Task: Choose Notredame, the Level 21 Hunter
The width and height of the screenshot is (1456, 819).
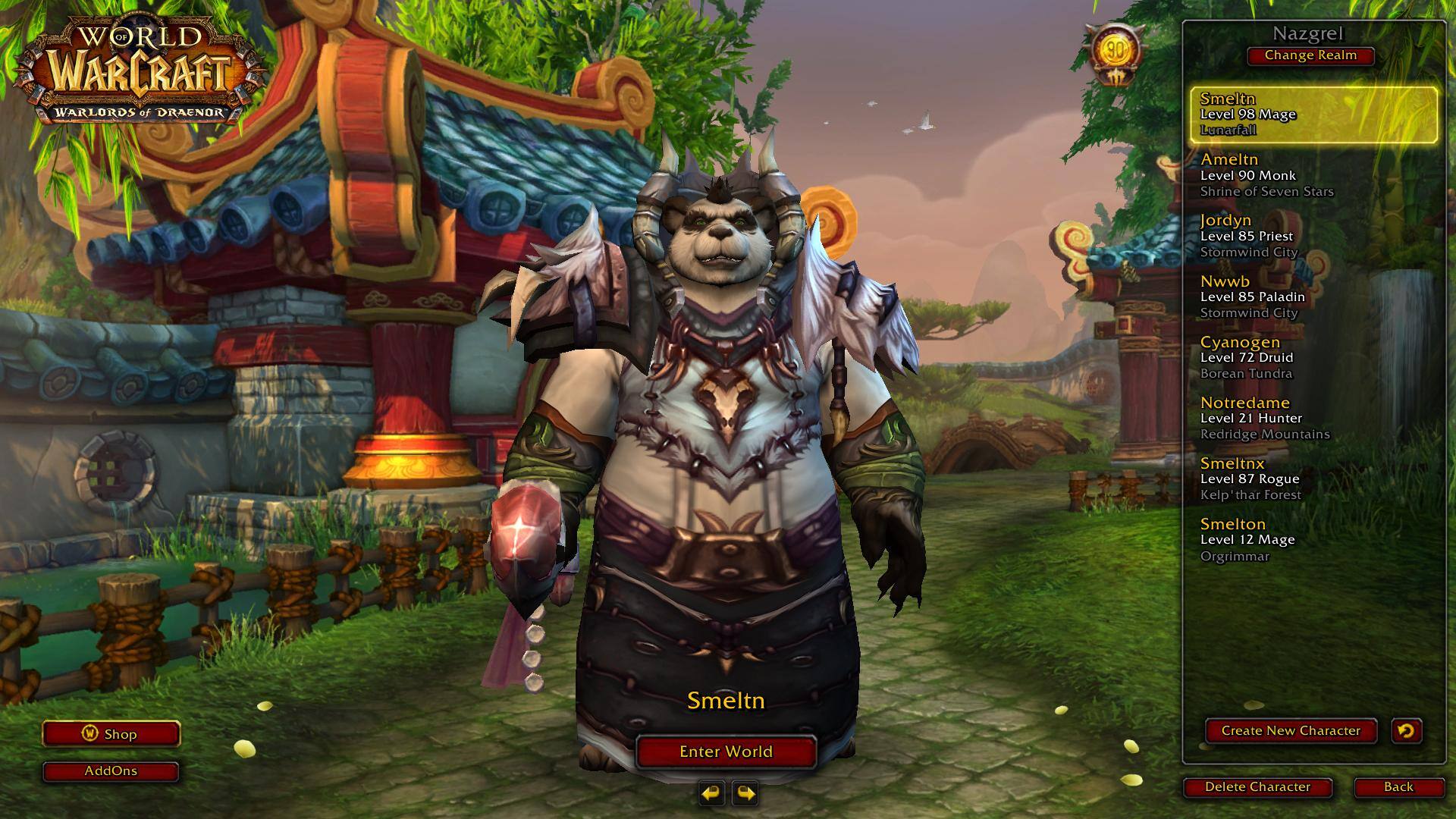Action: coord(1313,418)
